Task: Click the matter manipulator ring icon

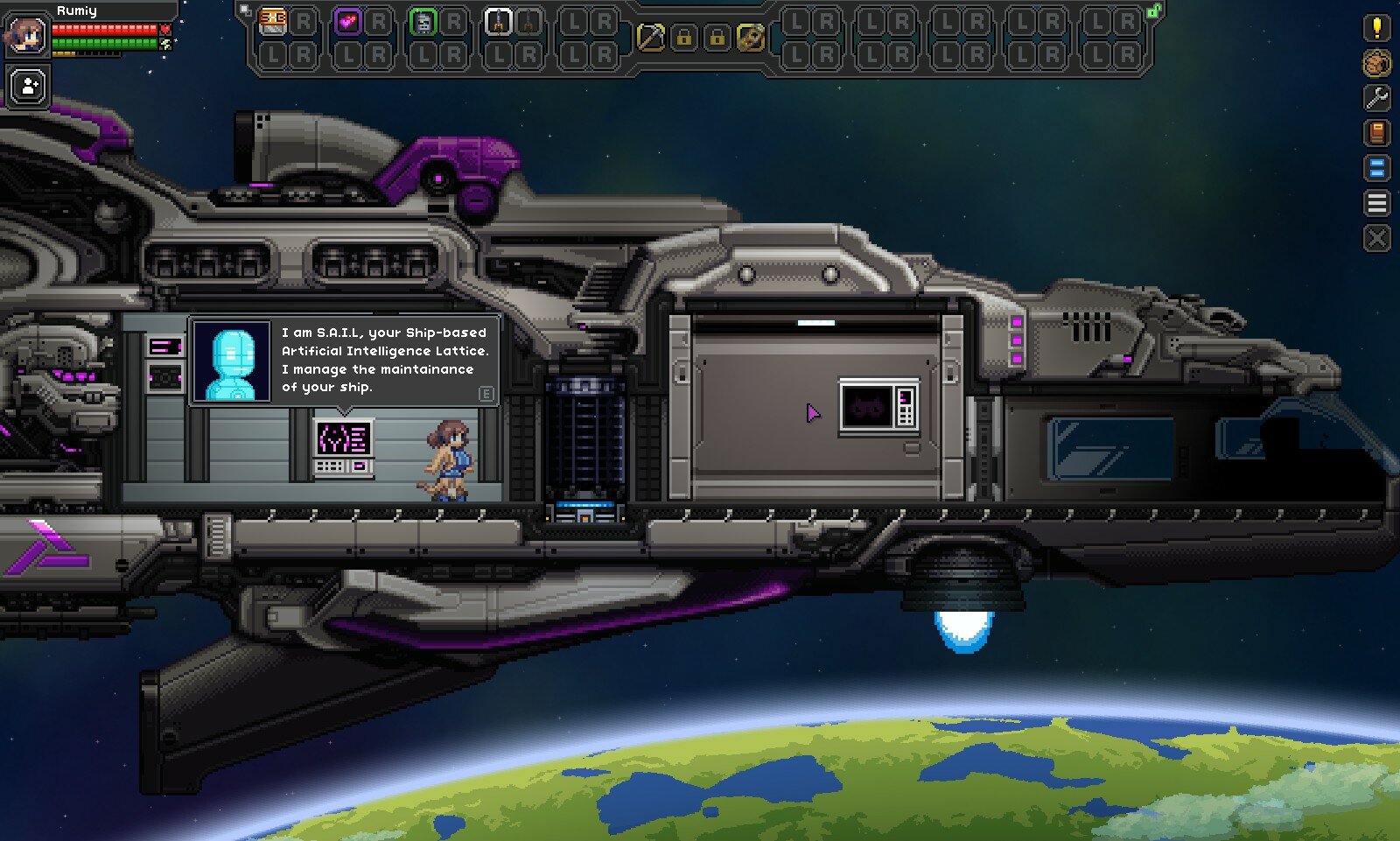Action: [750, 35]
